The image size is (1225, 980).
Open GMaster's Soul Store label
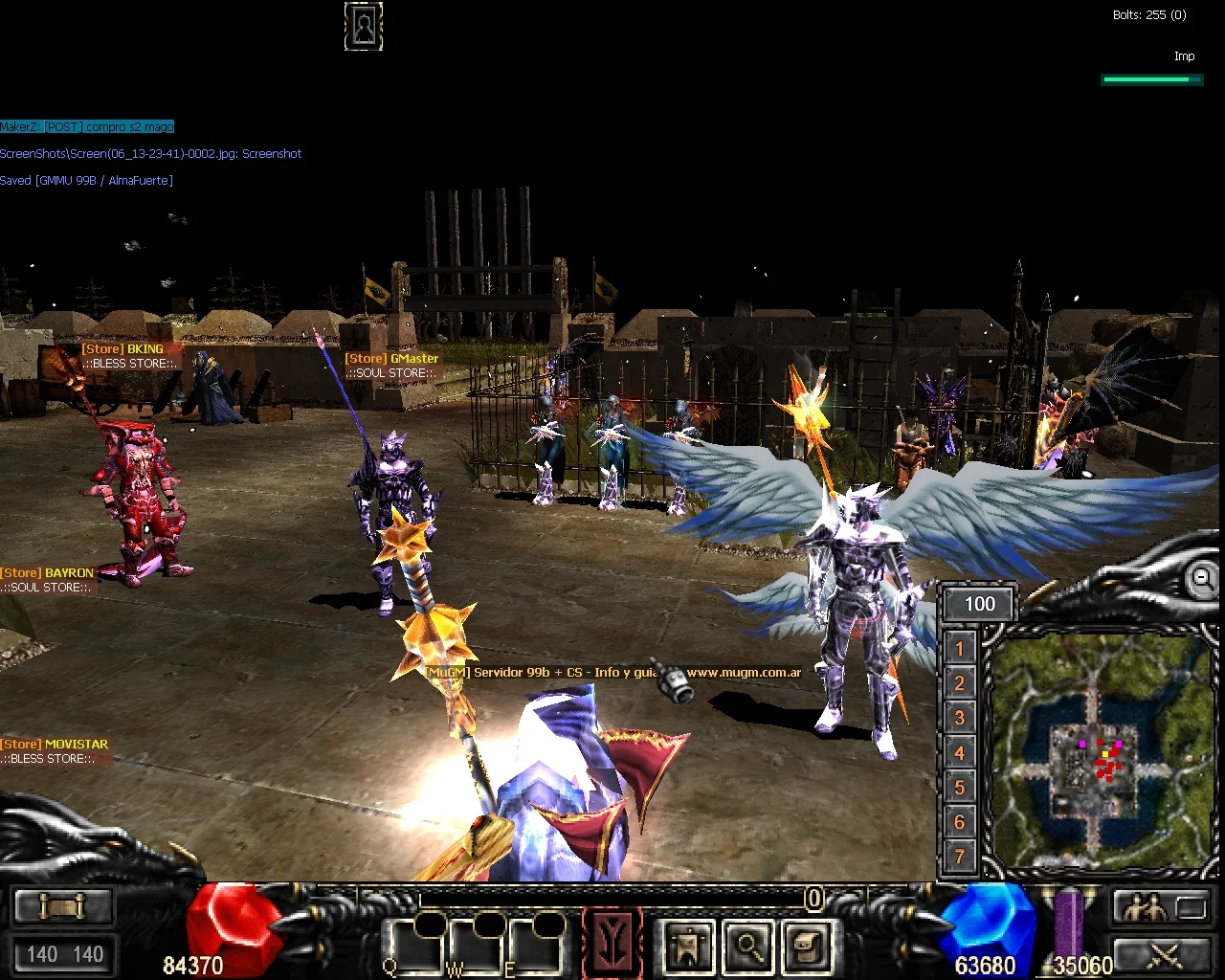coord(392,366)
